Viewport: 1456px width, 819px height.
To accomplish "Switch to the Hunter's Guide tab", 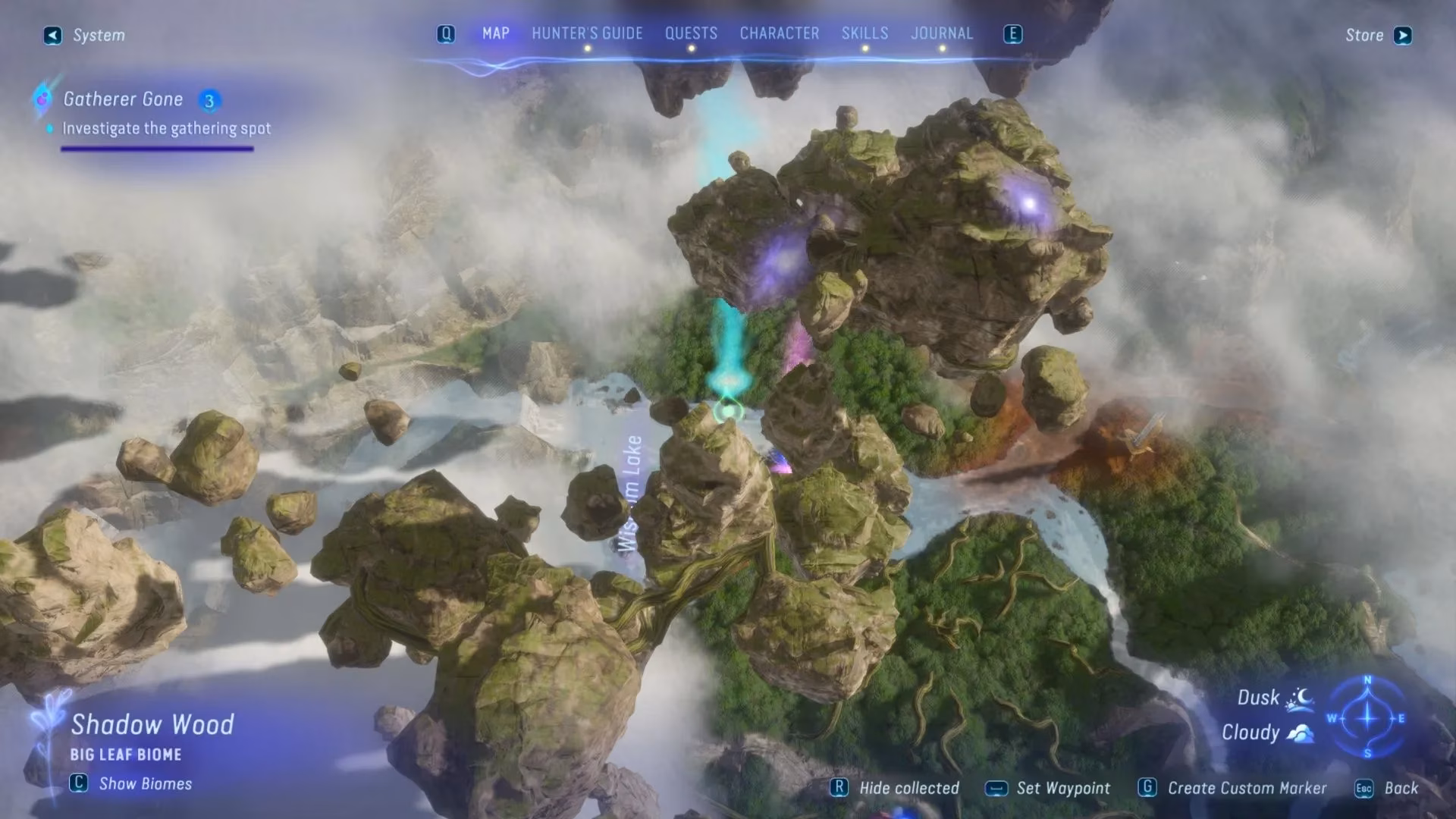I will (586, 34).
